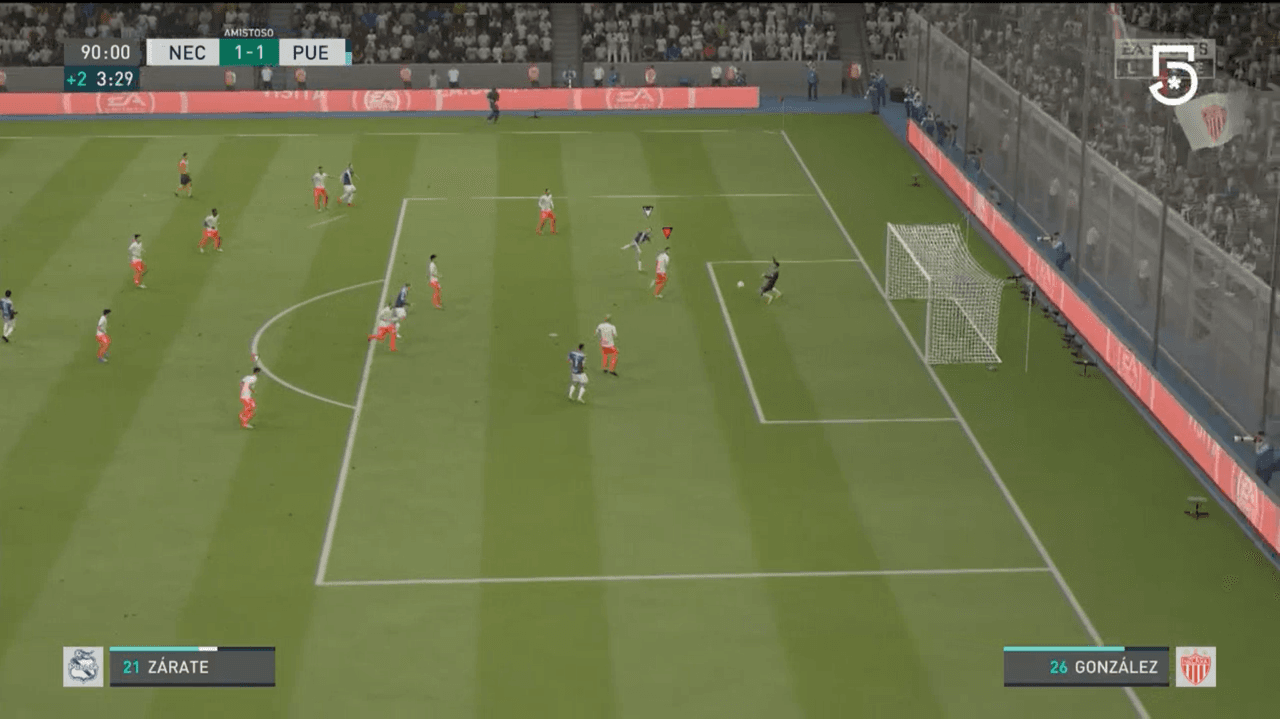The image size is (1280, 719).
Task: Select the 26 González player name panel
Action: click(1086, 667)
